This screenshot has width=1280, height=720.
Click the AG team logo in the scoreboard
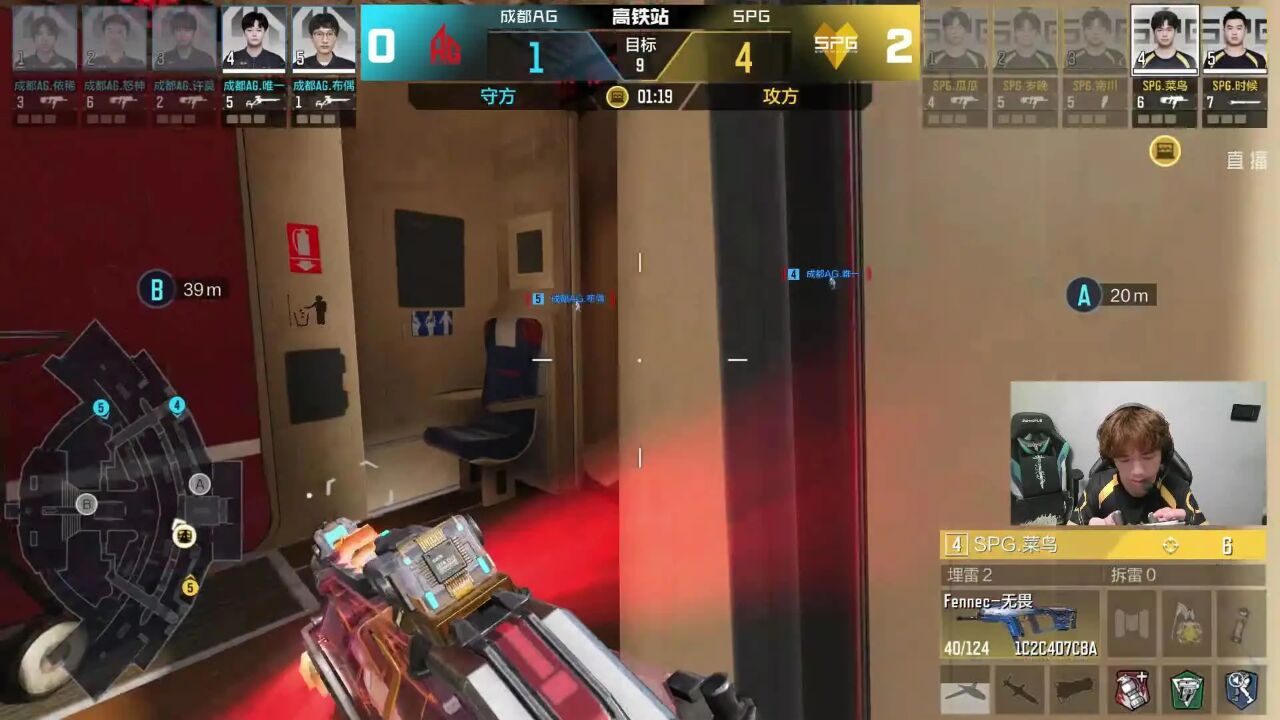pos(445,45)
